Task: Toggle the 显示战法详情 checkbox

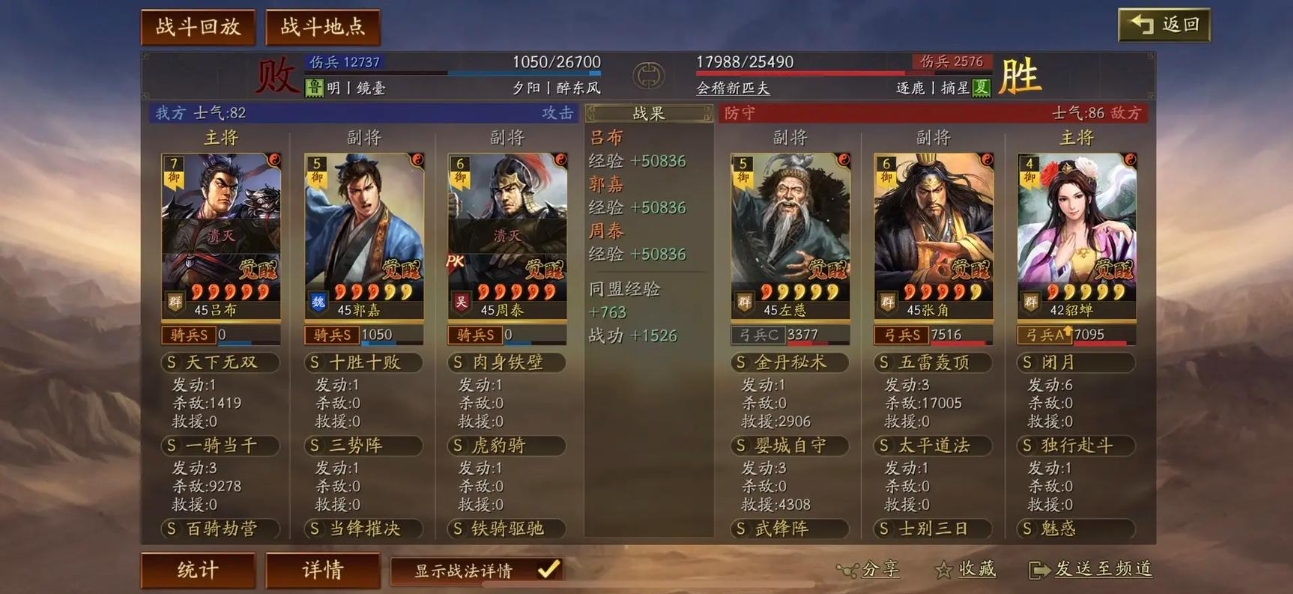Action: [x=548, y=570]
